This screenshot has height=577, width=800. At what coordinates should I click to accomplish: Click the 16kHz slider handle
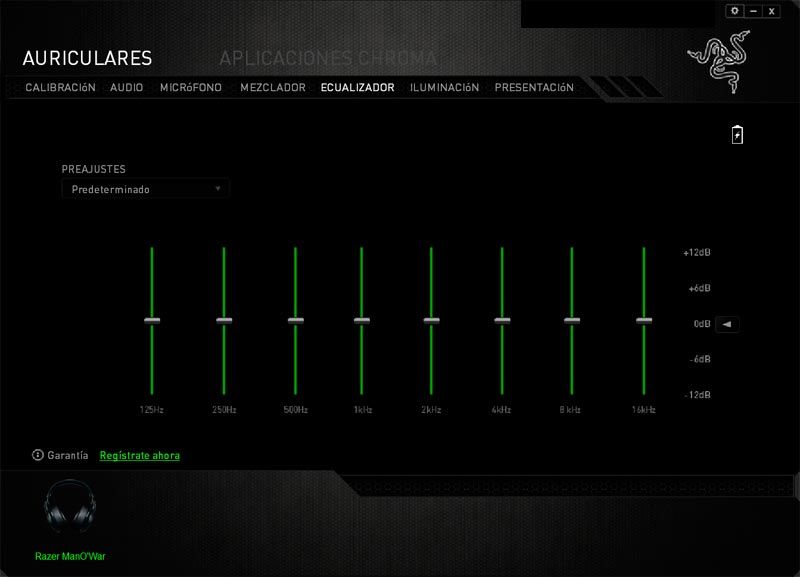643,320
